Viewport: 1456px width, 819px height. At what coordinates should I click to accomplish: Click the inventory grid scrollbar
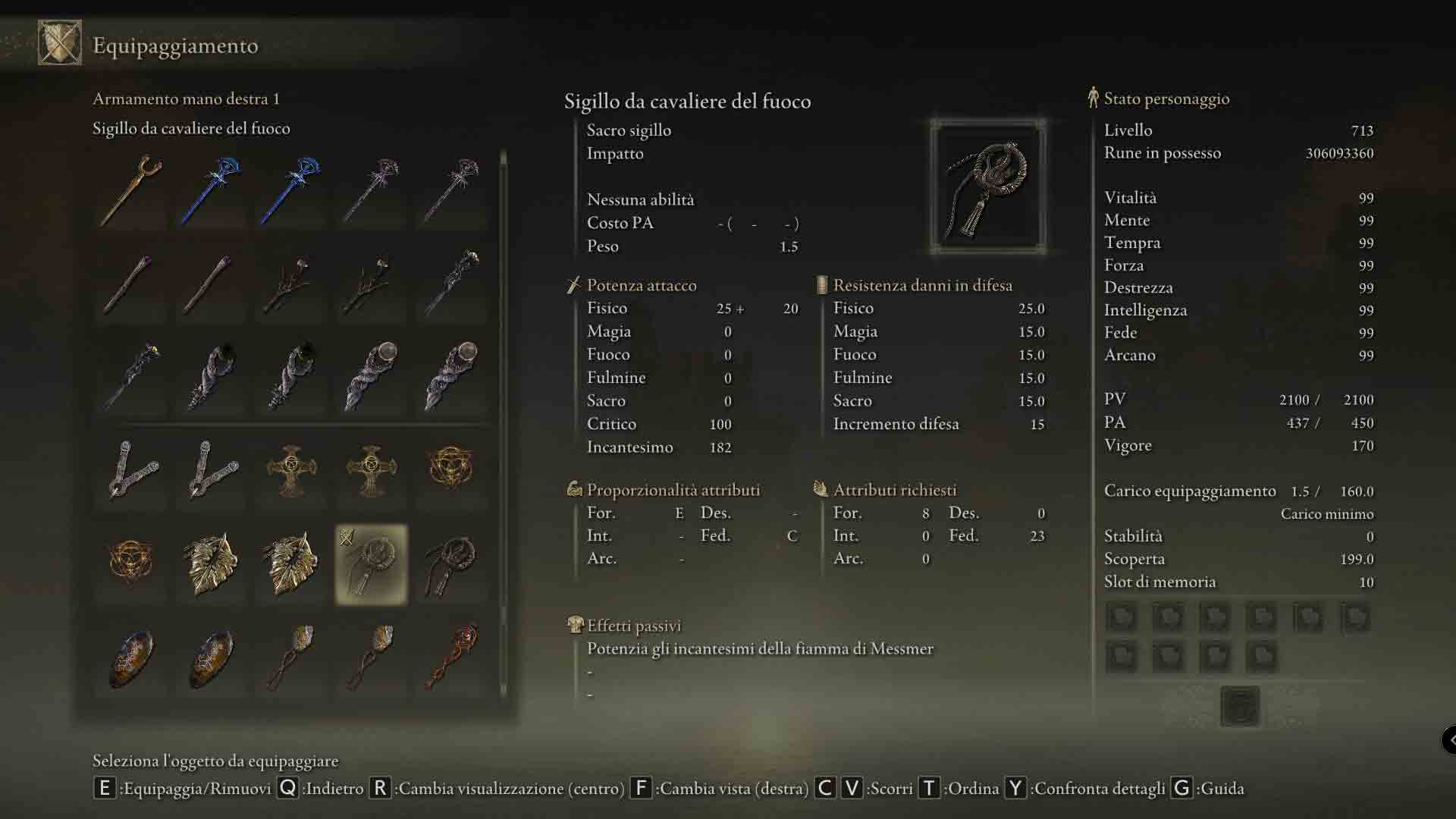[503, 425]
